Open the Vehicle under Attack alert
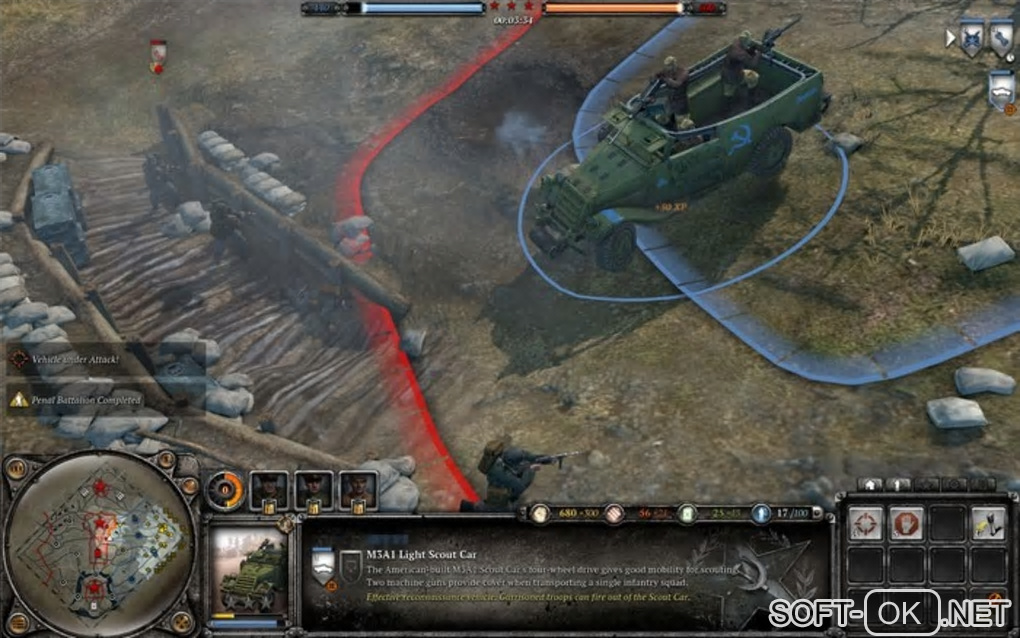 75,358
